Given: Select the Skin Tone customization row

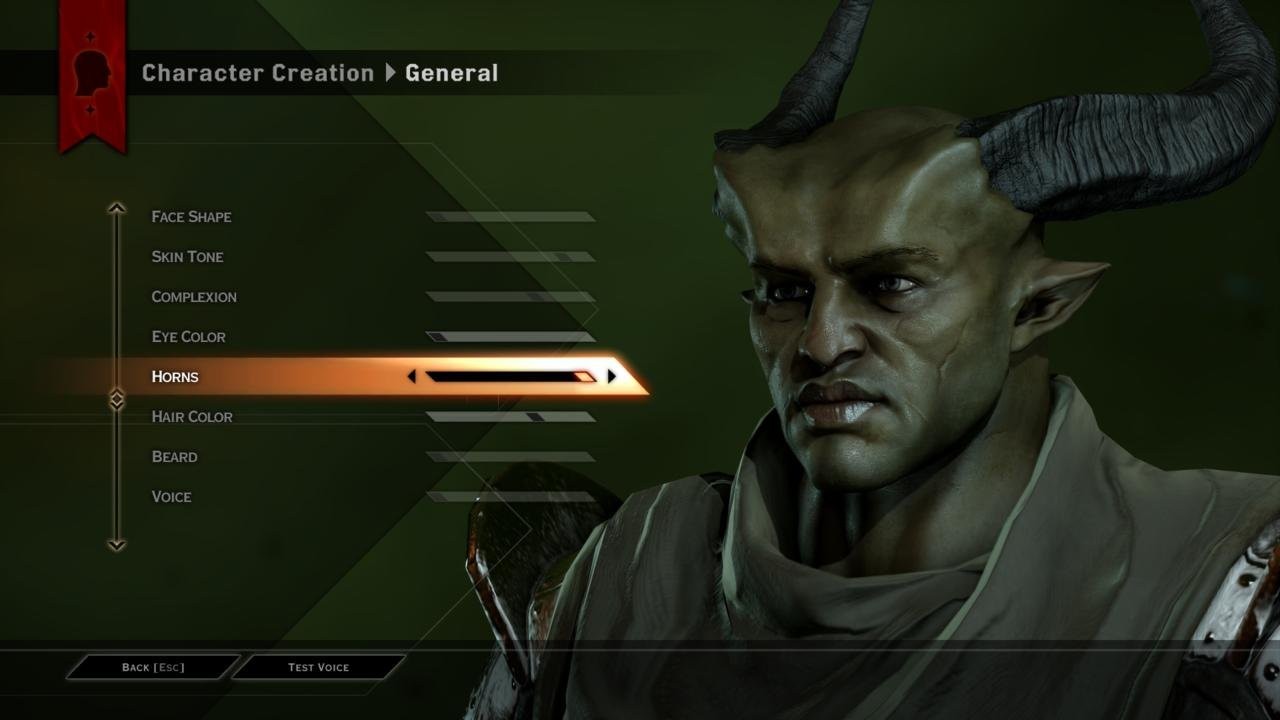Looking at the screenshot, I should click(188, 256).
